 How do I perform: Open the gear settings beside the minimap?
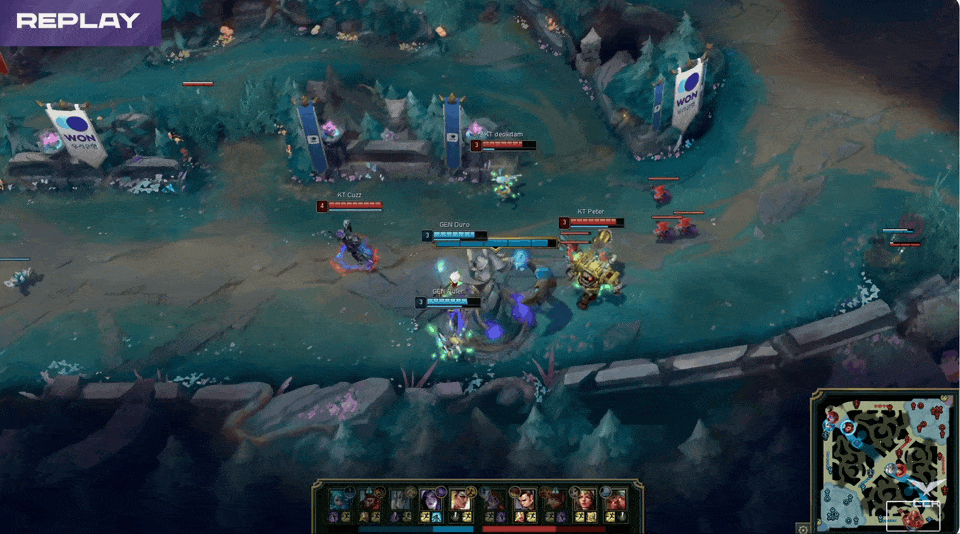(x=802, y=527)
